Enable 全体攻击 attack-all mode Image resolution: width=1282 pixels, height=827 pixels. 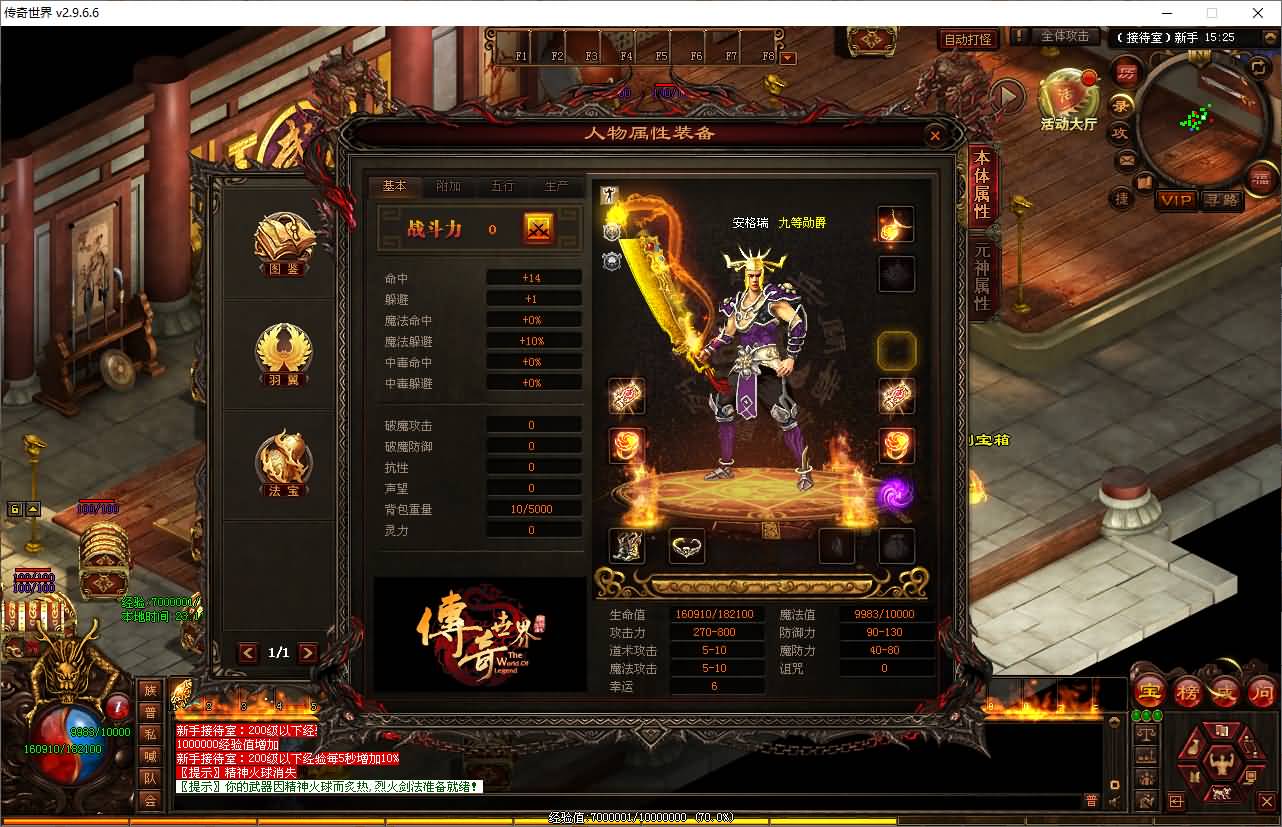[x=1066, y=35]
